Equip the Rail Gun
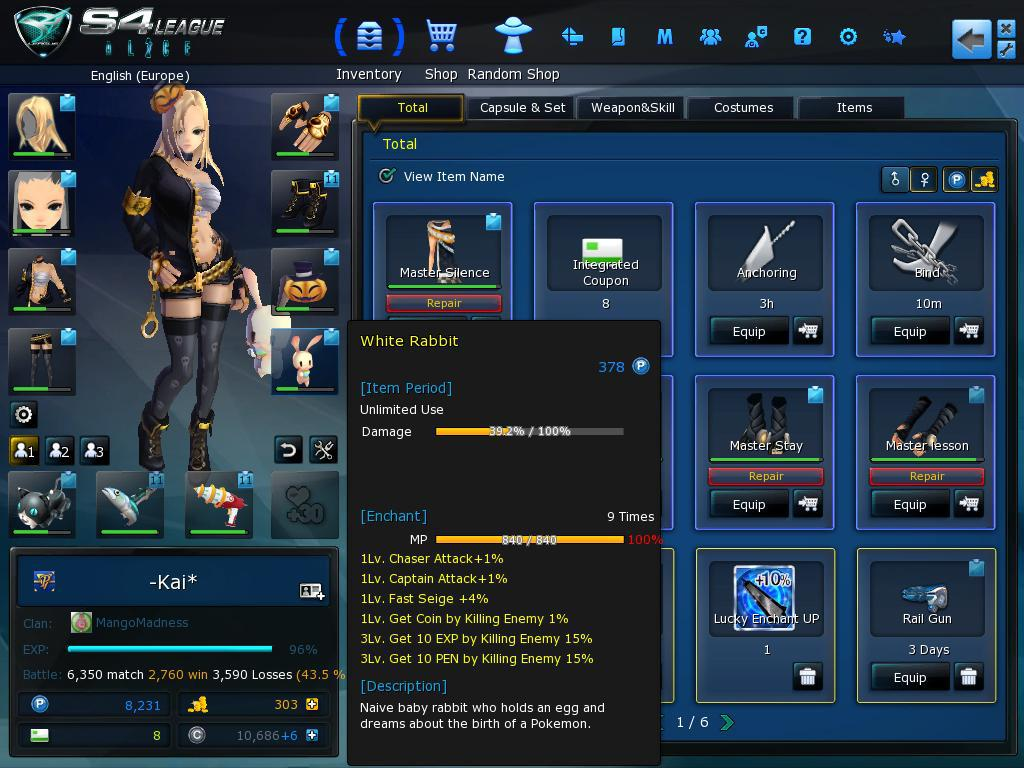1024x768 pixels. click(x=909, y=677)
